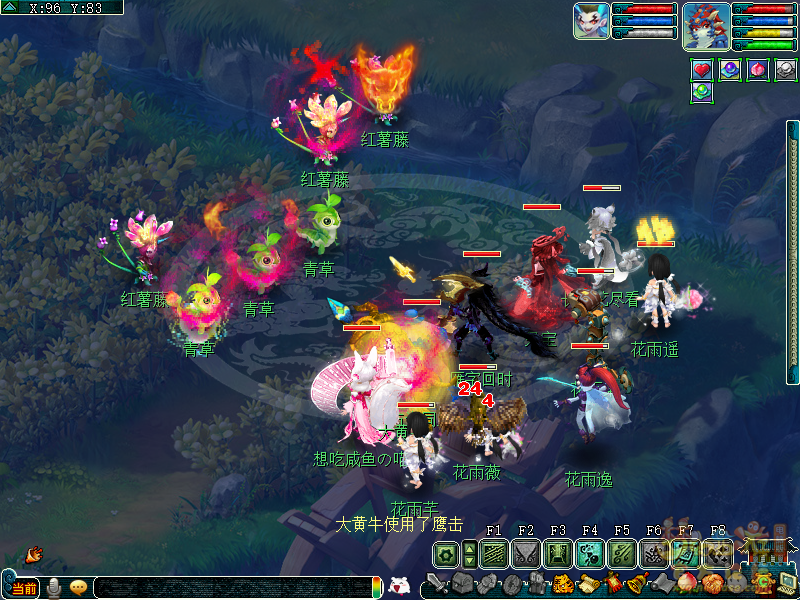Click the red heart buff icon
The image size is (800, 600).
click(x=702, y=70)
